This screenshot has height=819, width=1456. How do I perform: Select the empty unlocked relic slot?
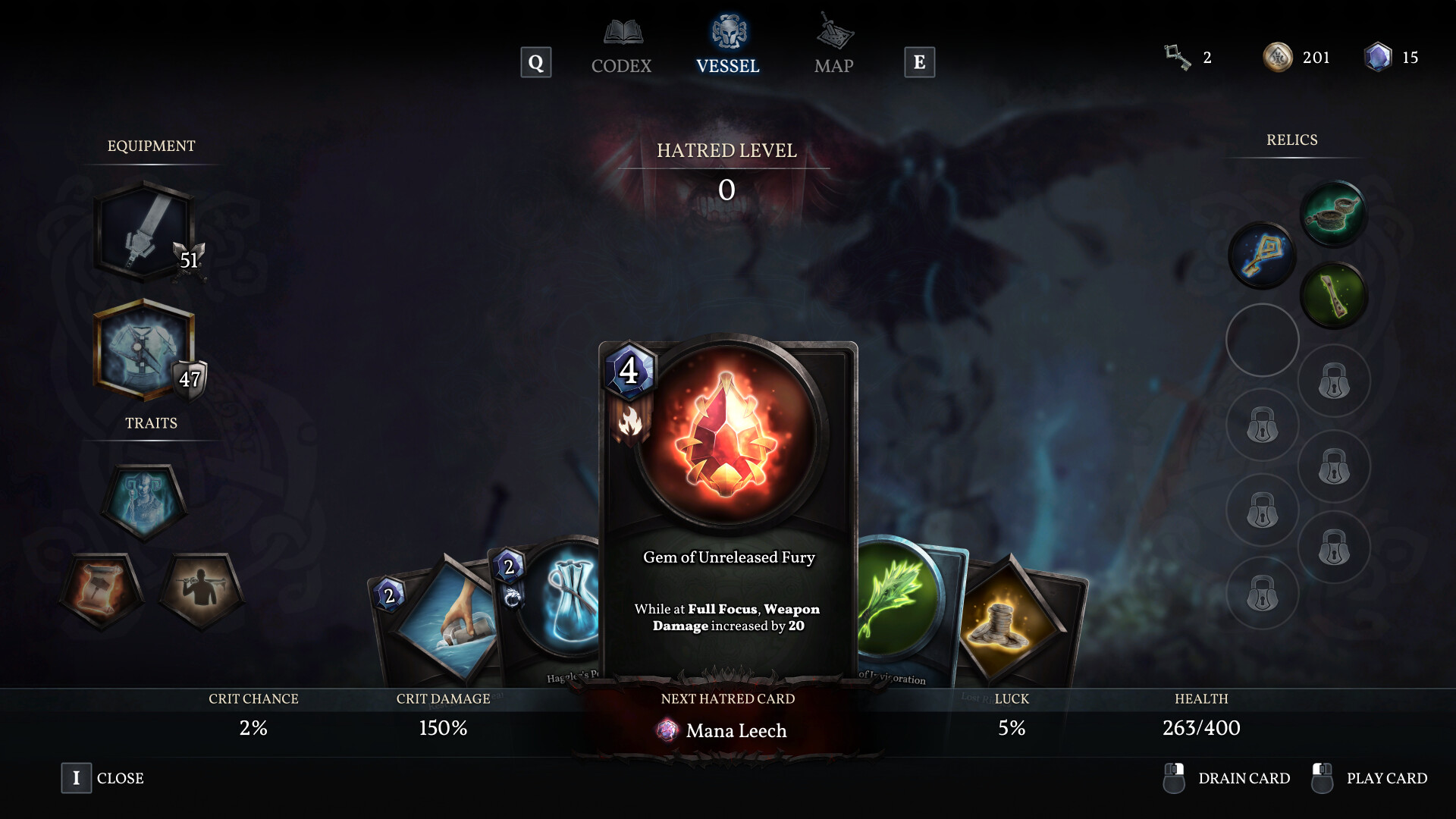tap(1261, 340)
